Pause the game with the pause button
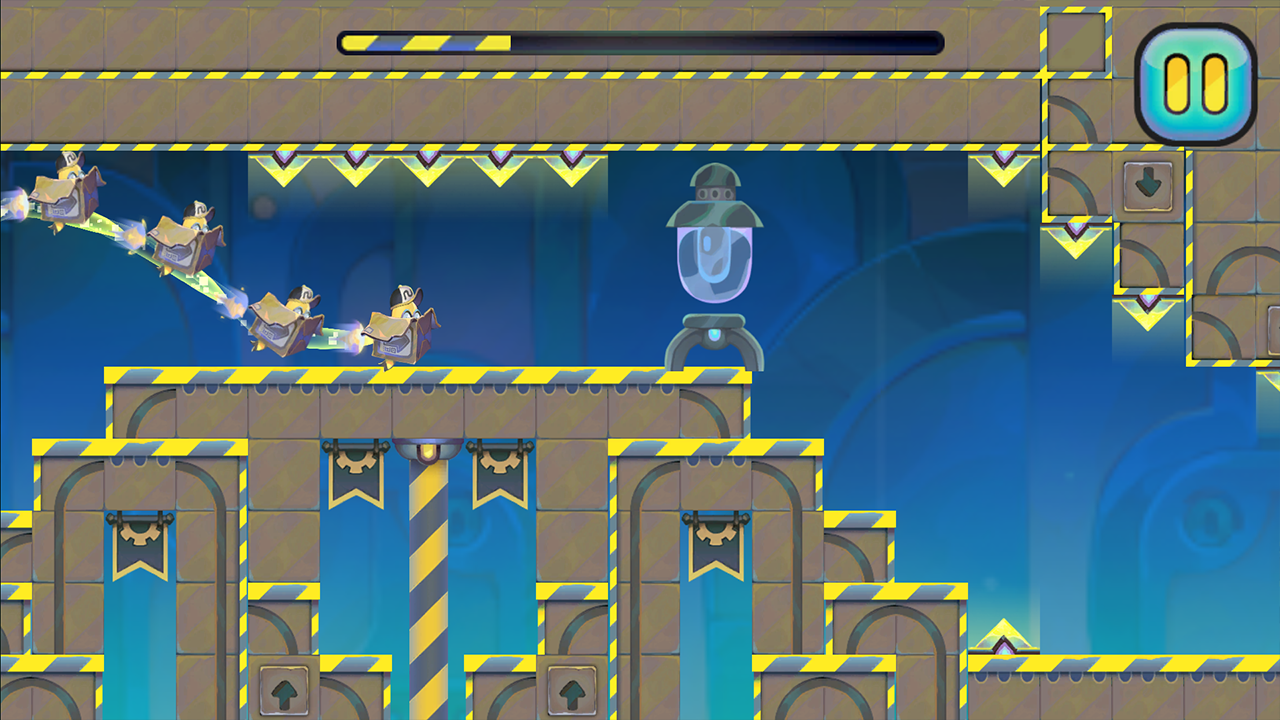 1195,84
